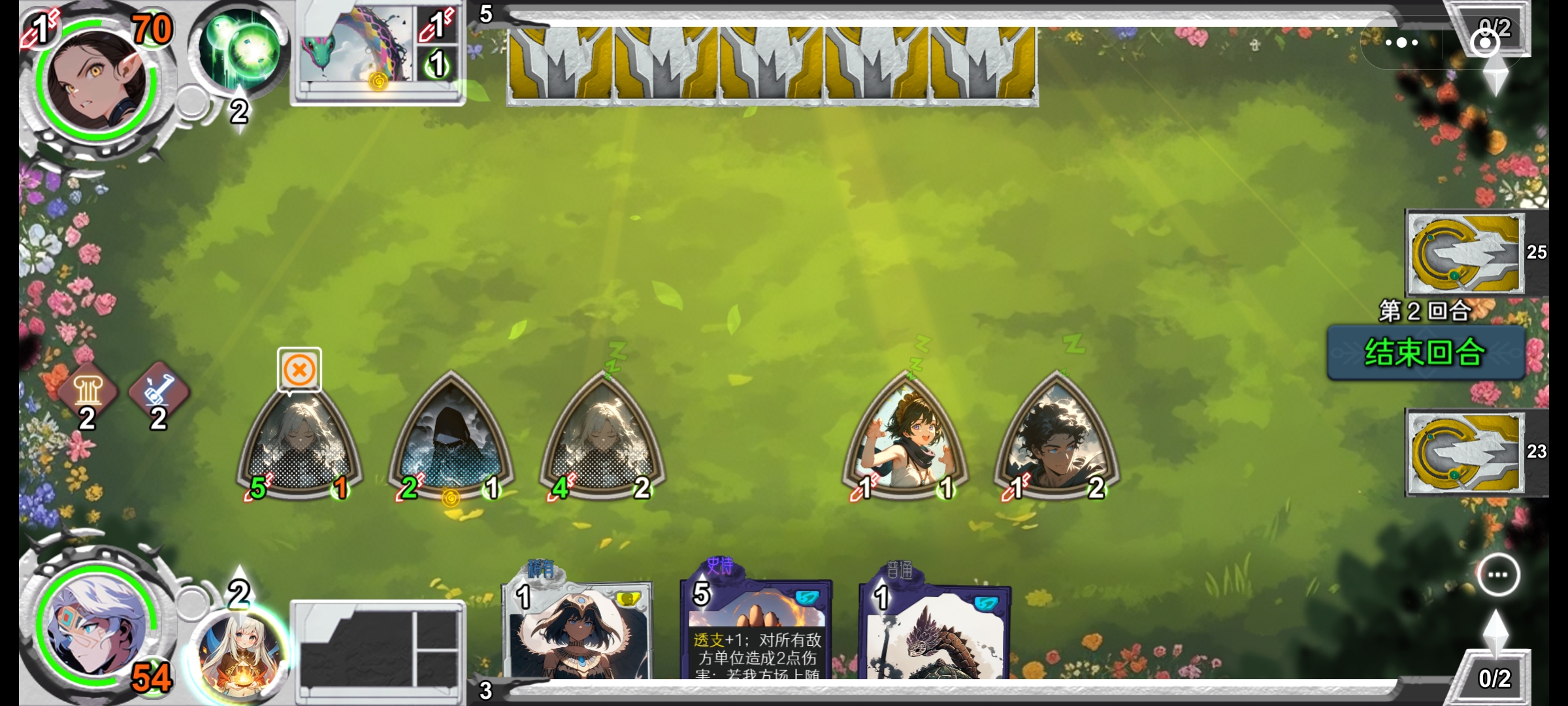Select the white-haired 4/2 sleeping unit

(602, 439)
